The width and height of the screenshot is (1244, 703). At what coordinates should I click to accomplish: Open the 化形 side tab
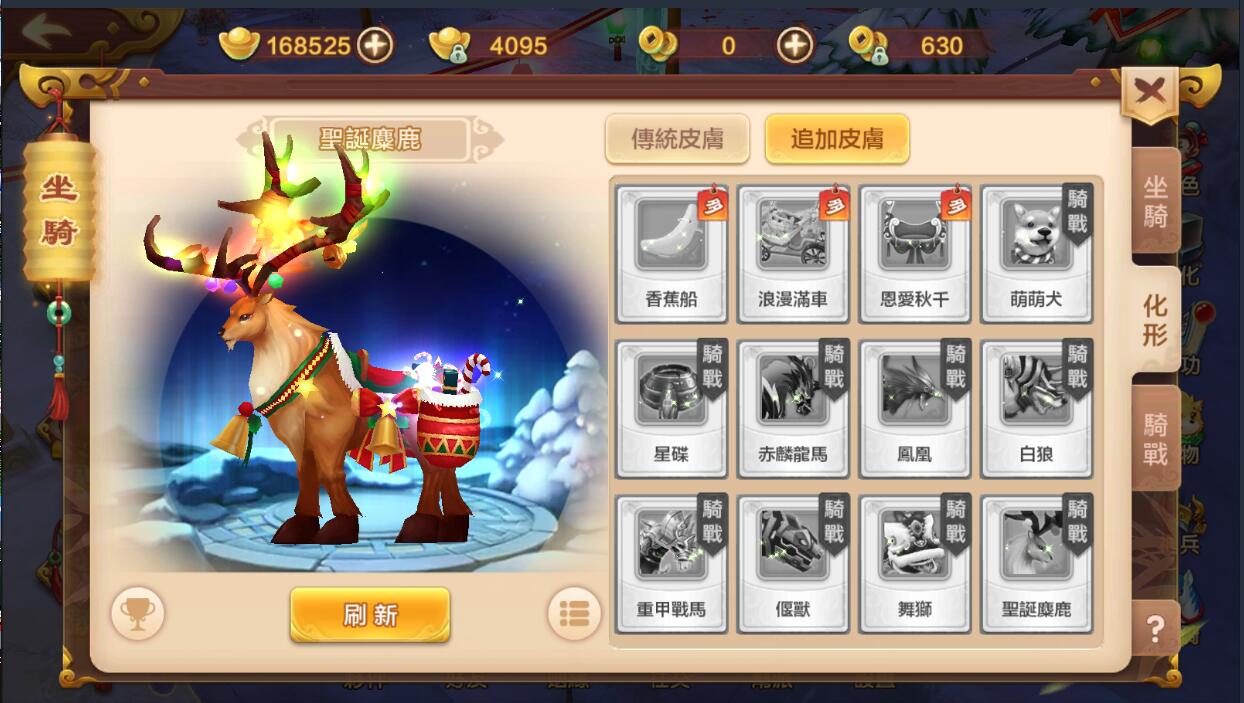pyautogui.click(x=1155, y=320)
